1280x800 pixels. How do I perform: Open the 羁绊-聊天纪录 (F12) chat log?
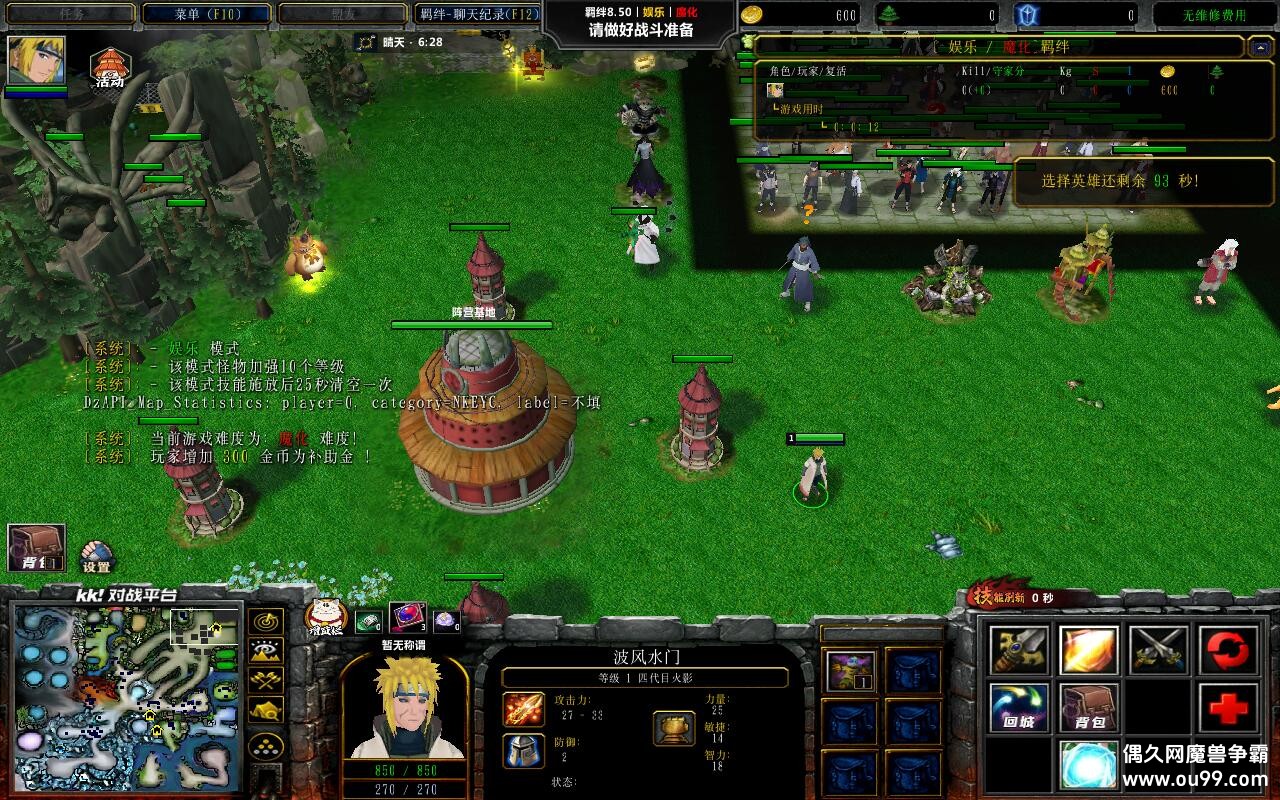478,14
